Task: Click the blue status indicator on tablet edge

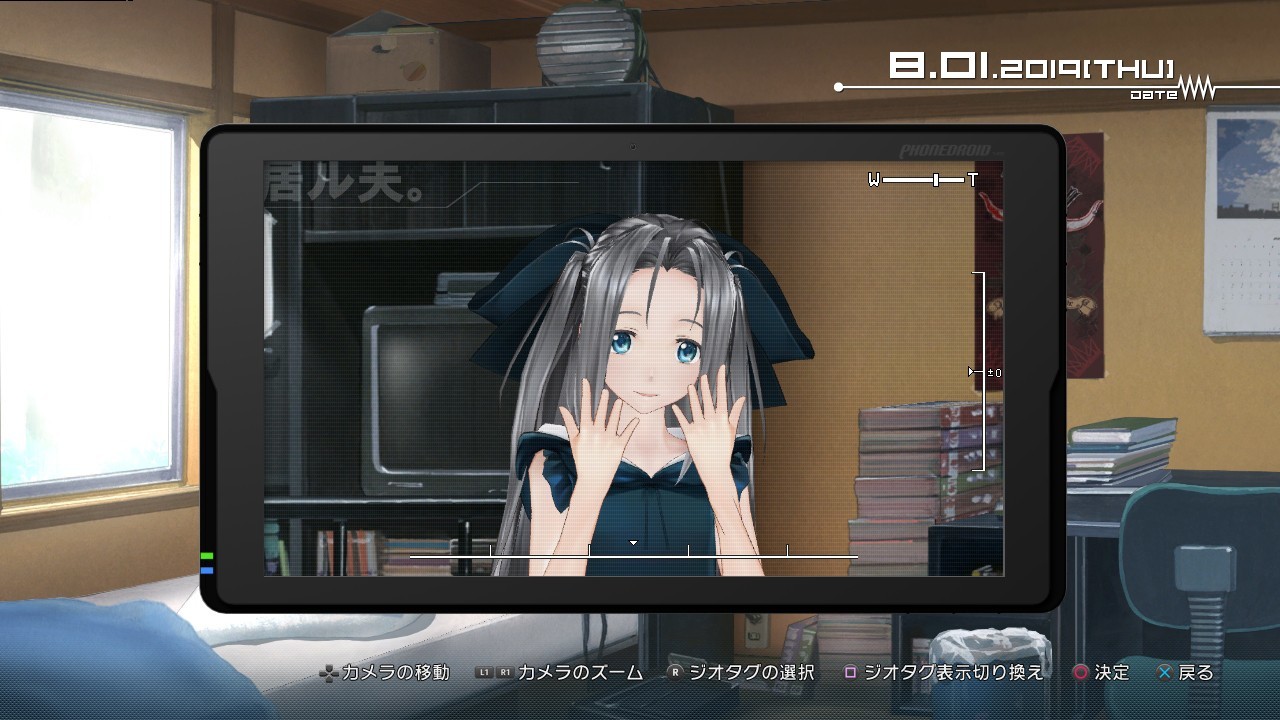Action: (207, 570)
